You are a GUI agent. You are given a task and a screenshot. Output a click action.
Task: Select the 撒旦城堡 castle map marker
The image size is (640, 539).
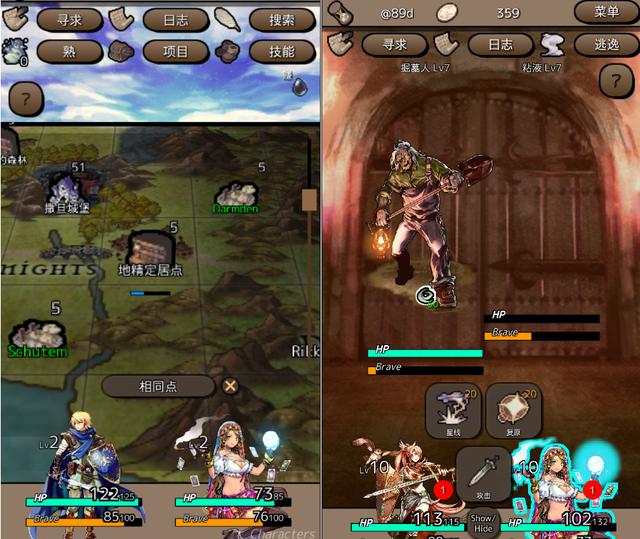pos(66,190)
